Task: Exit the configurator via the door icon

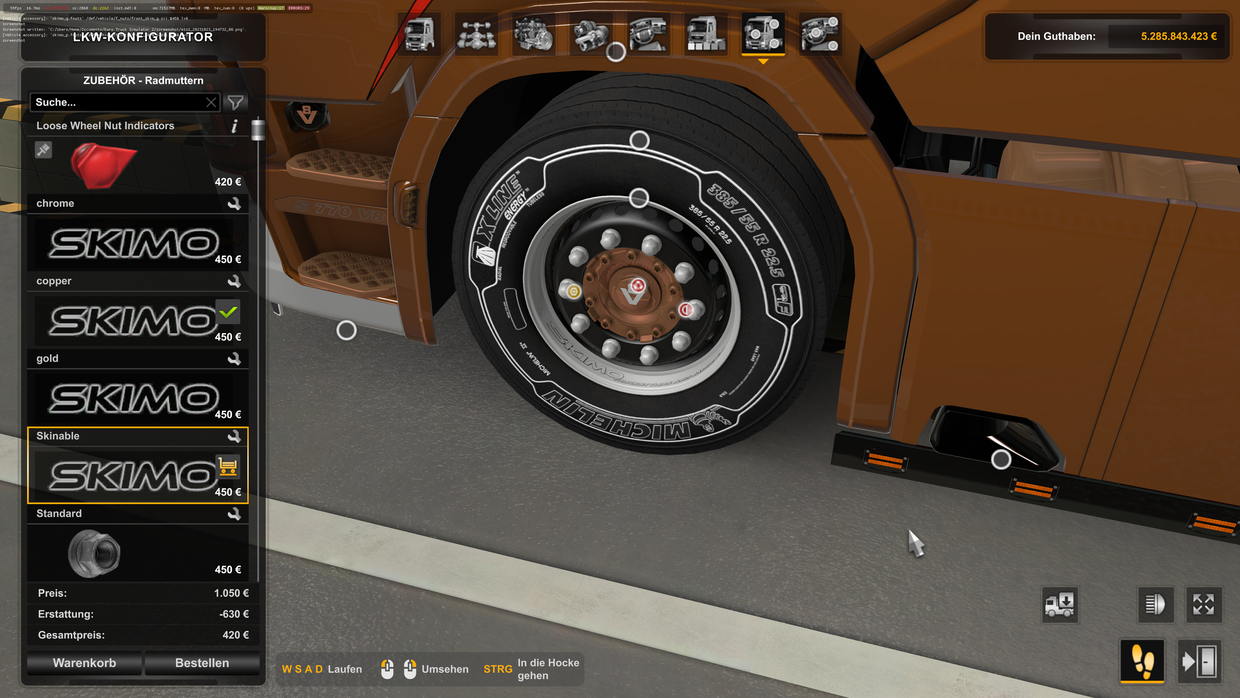Action: pos(1199,661)
